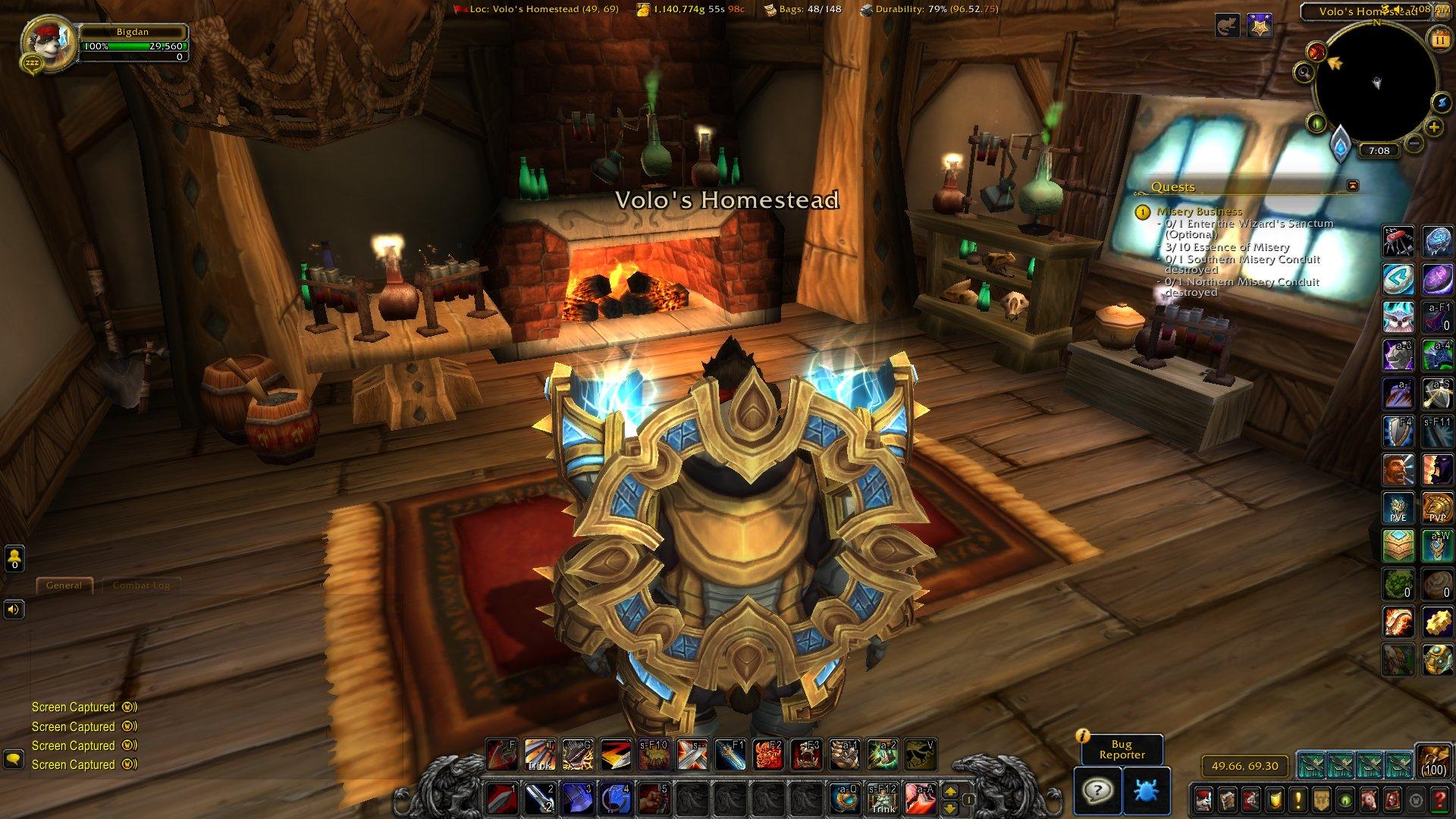Zoom in the minimap with the plus button
1456x819 pixels.
pos(1433,127)
